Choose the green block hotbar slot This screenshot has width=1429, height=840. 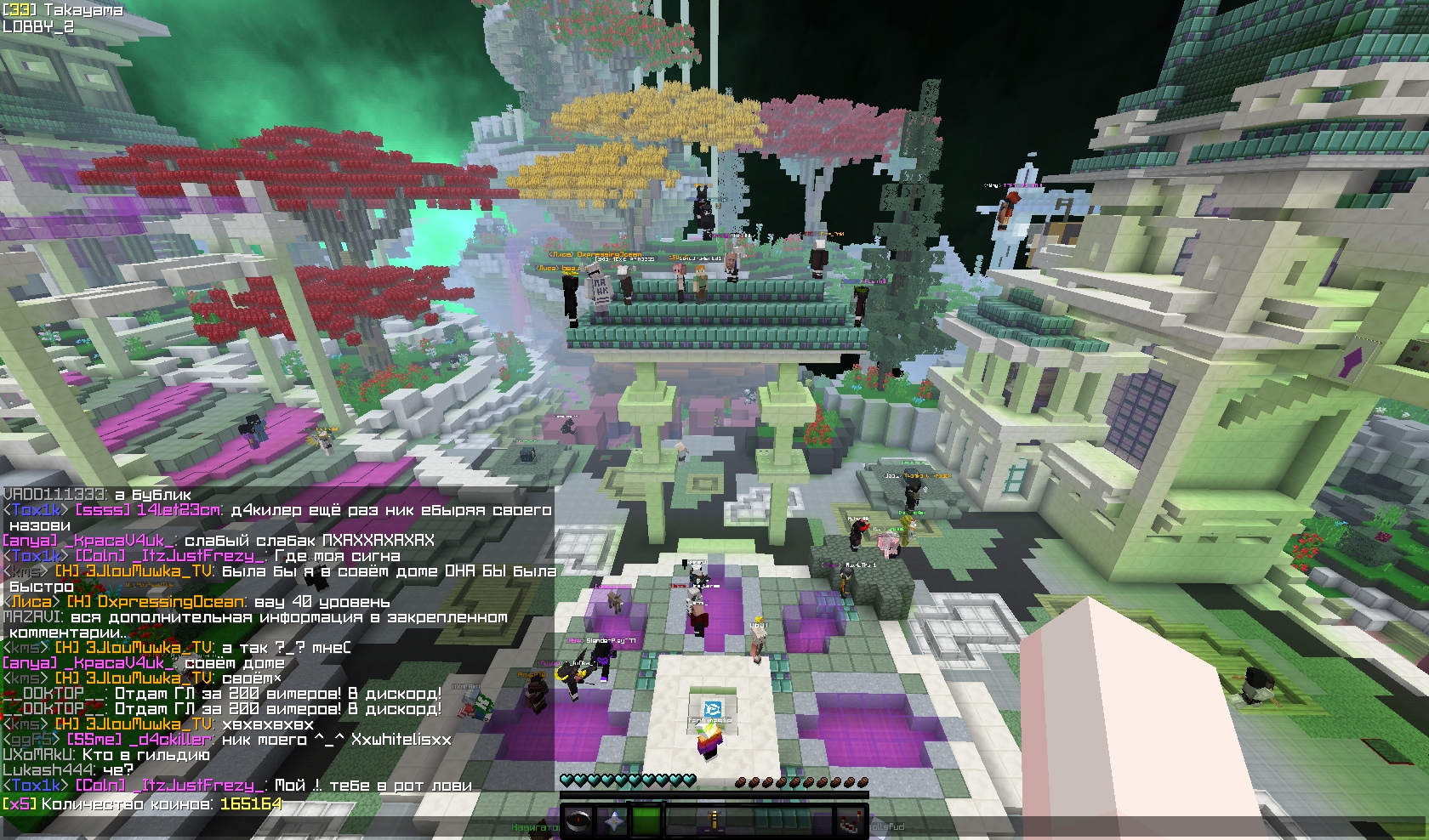coord(646,821)
